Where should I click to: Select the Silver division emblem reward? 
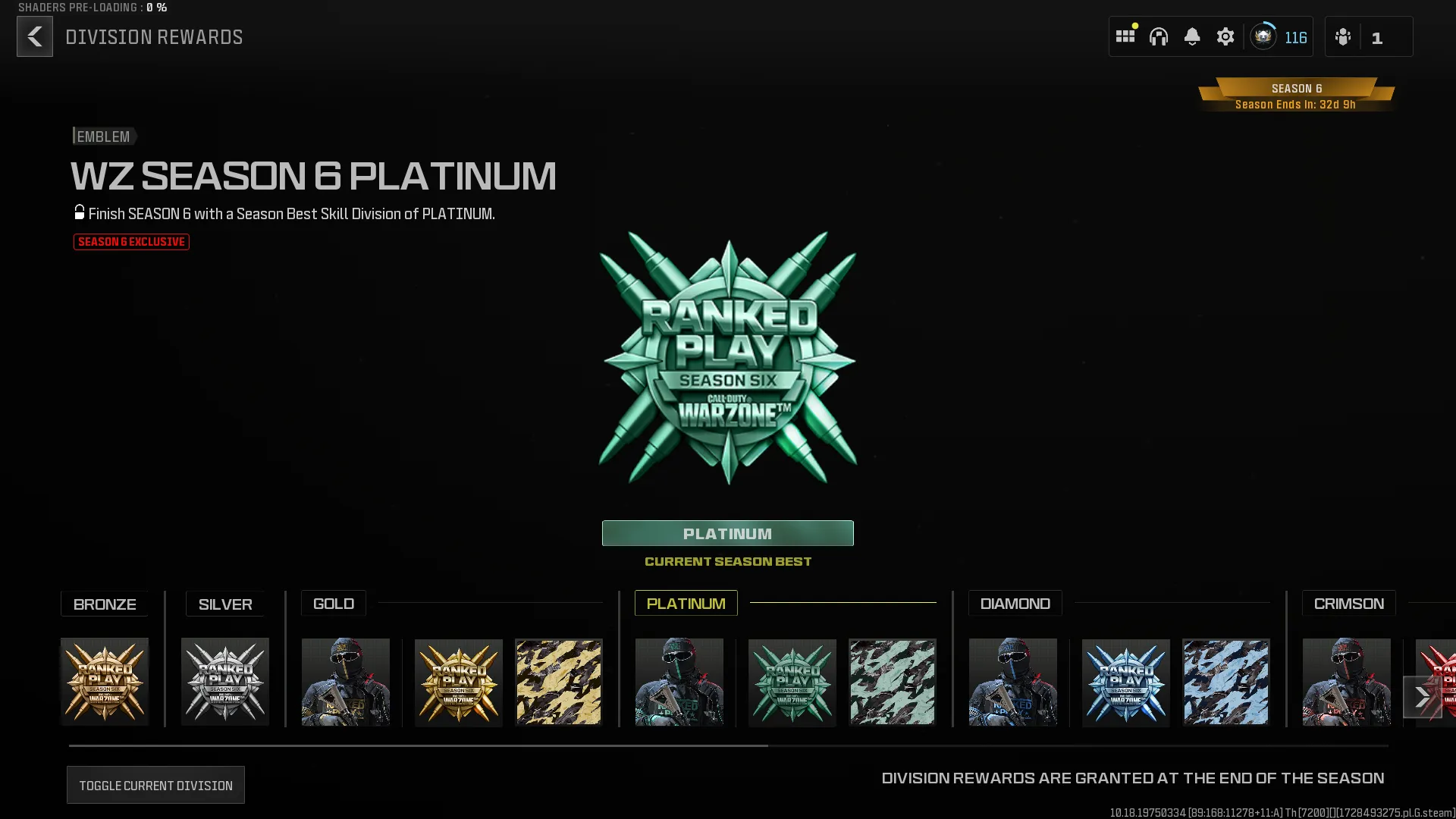point(224,681)
